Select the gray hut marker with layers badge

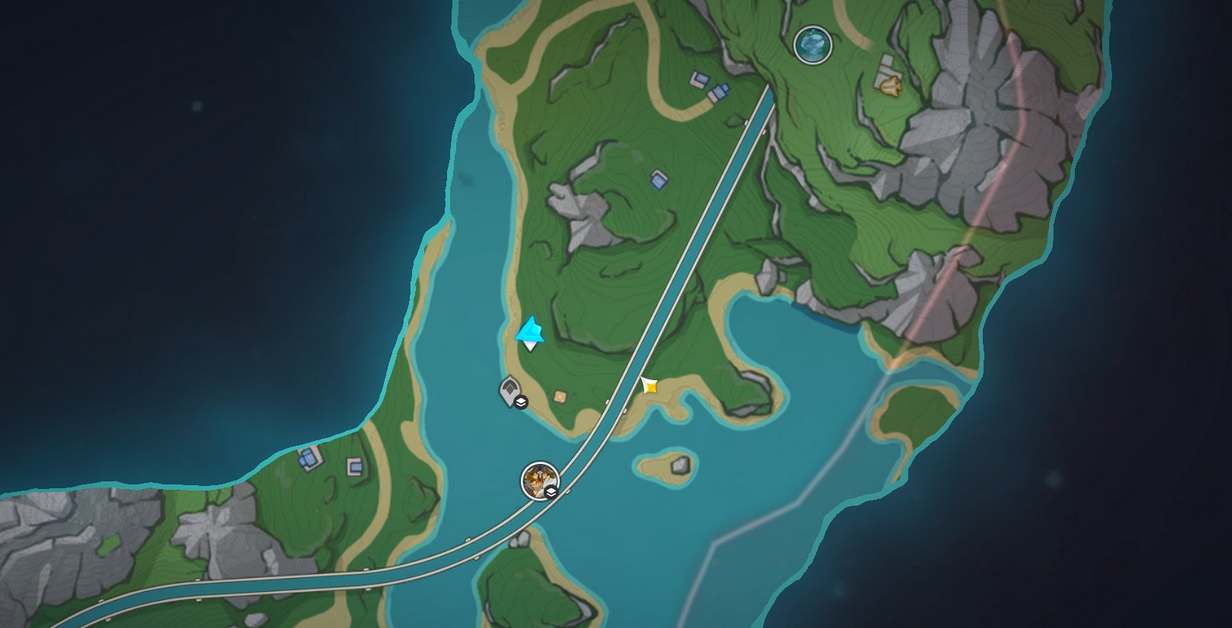pyautogui.click(x=512, y=390)
